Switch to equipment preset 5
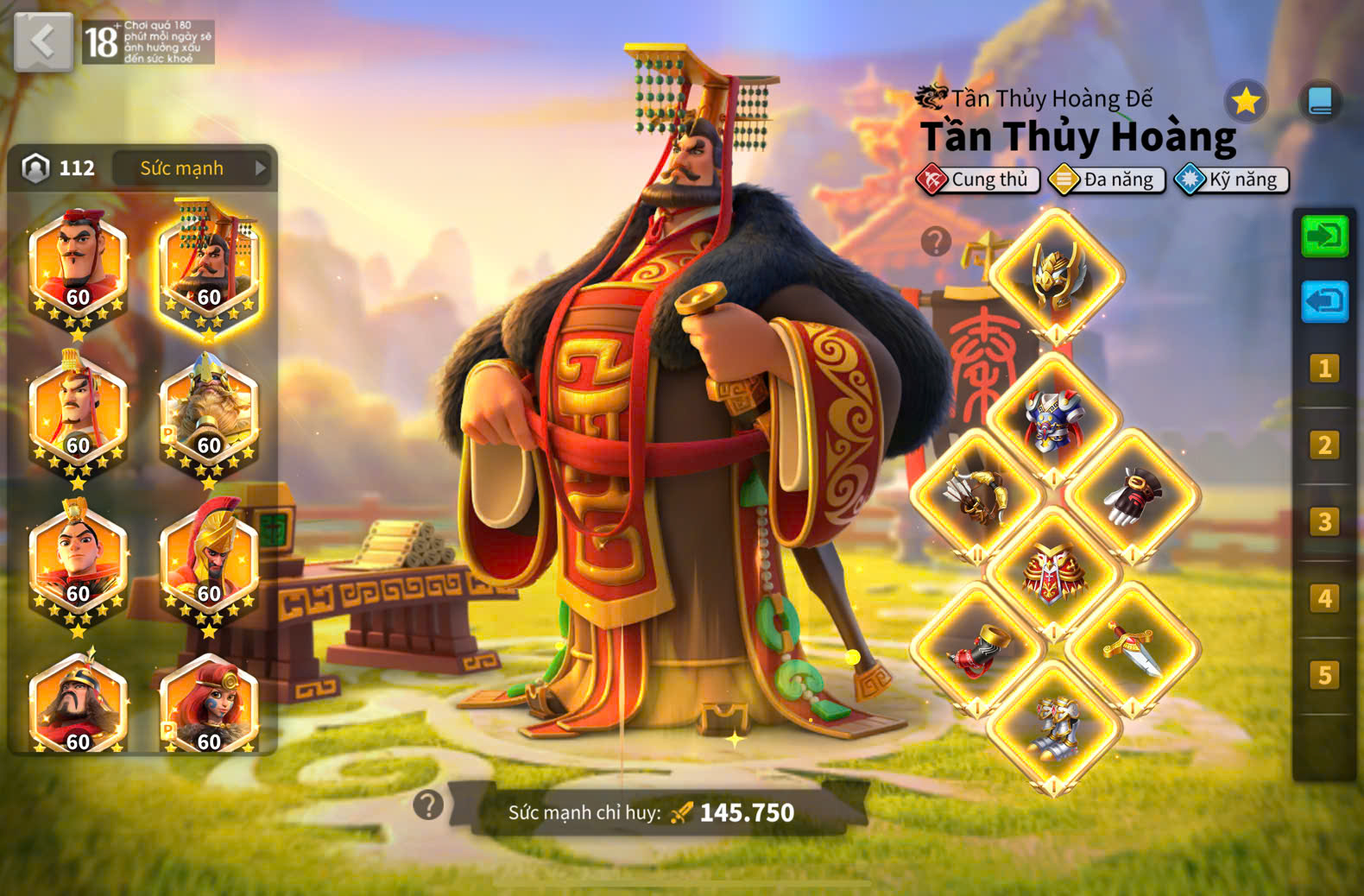Viewport: 1364px width, 896px height. pyautogui.click(x=1324, y=675)
